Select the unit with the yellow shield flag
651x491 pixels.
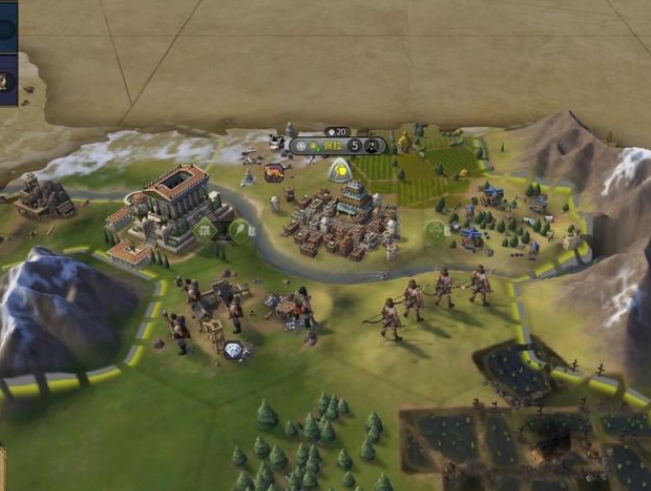[x=339, y=170]
